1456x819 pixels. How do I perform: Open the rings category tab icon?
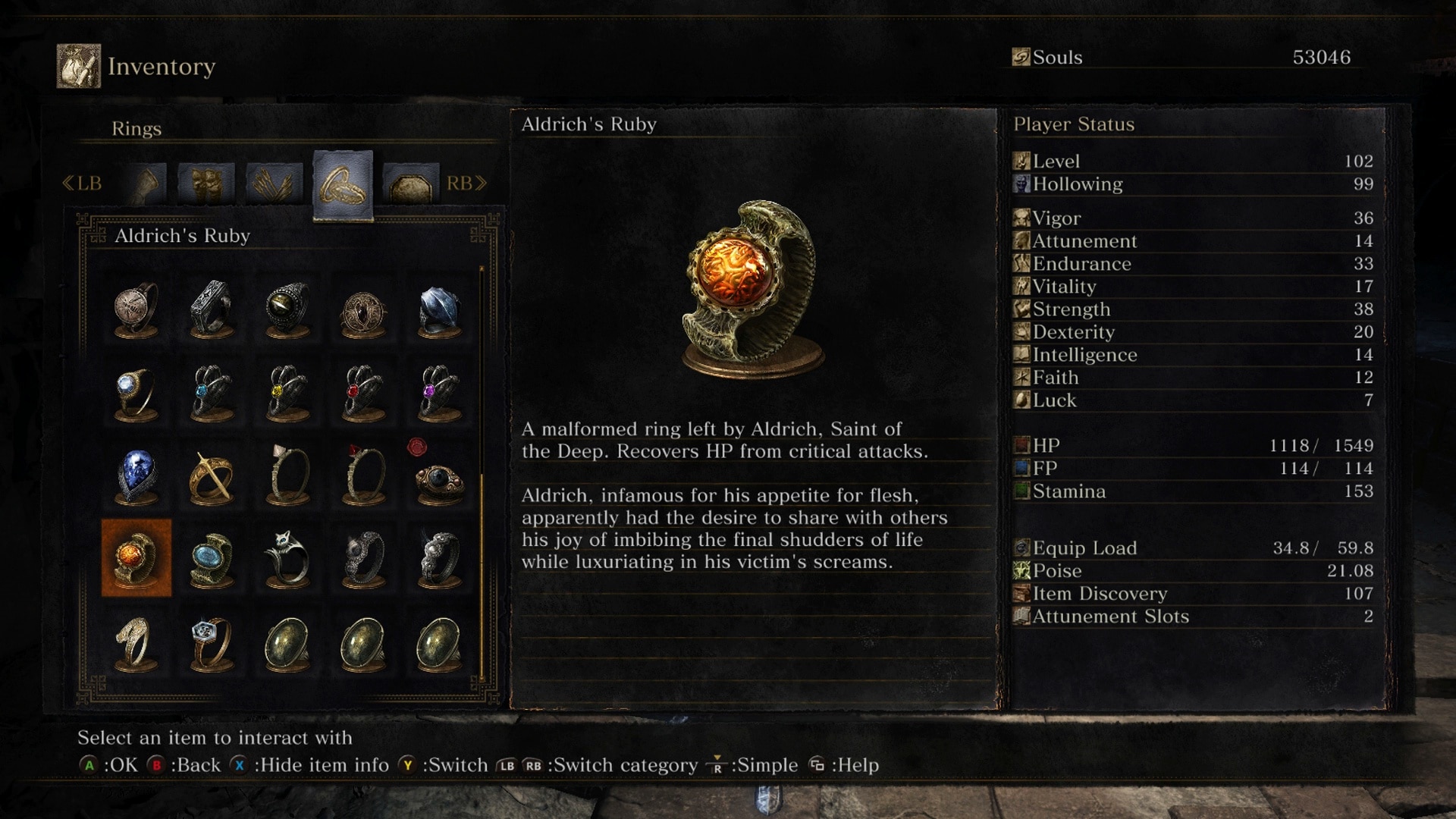[342, 182]
